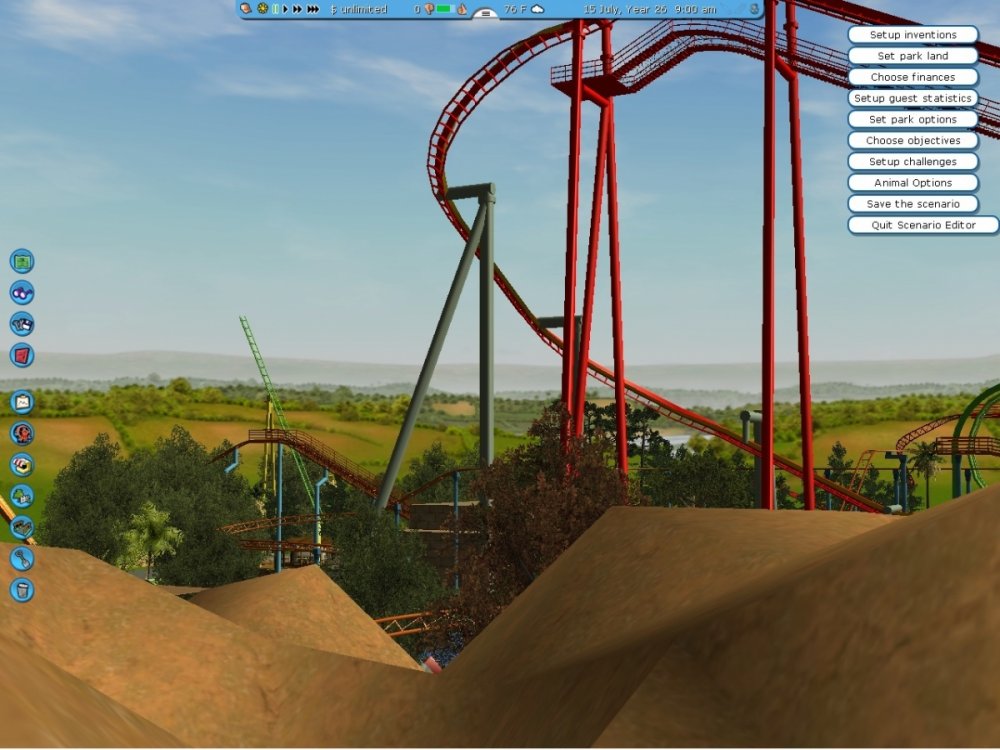The image size is (1000, 750).
Task: Open the floppy disk file options icon
Action: click(22, 324)
